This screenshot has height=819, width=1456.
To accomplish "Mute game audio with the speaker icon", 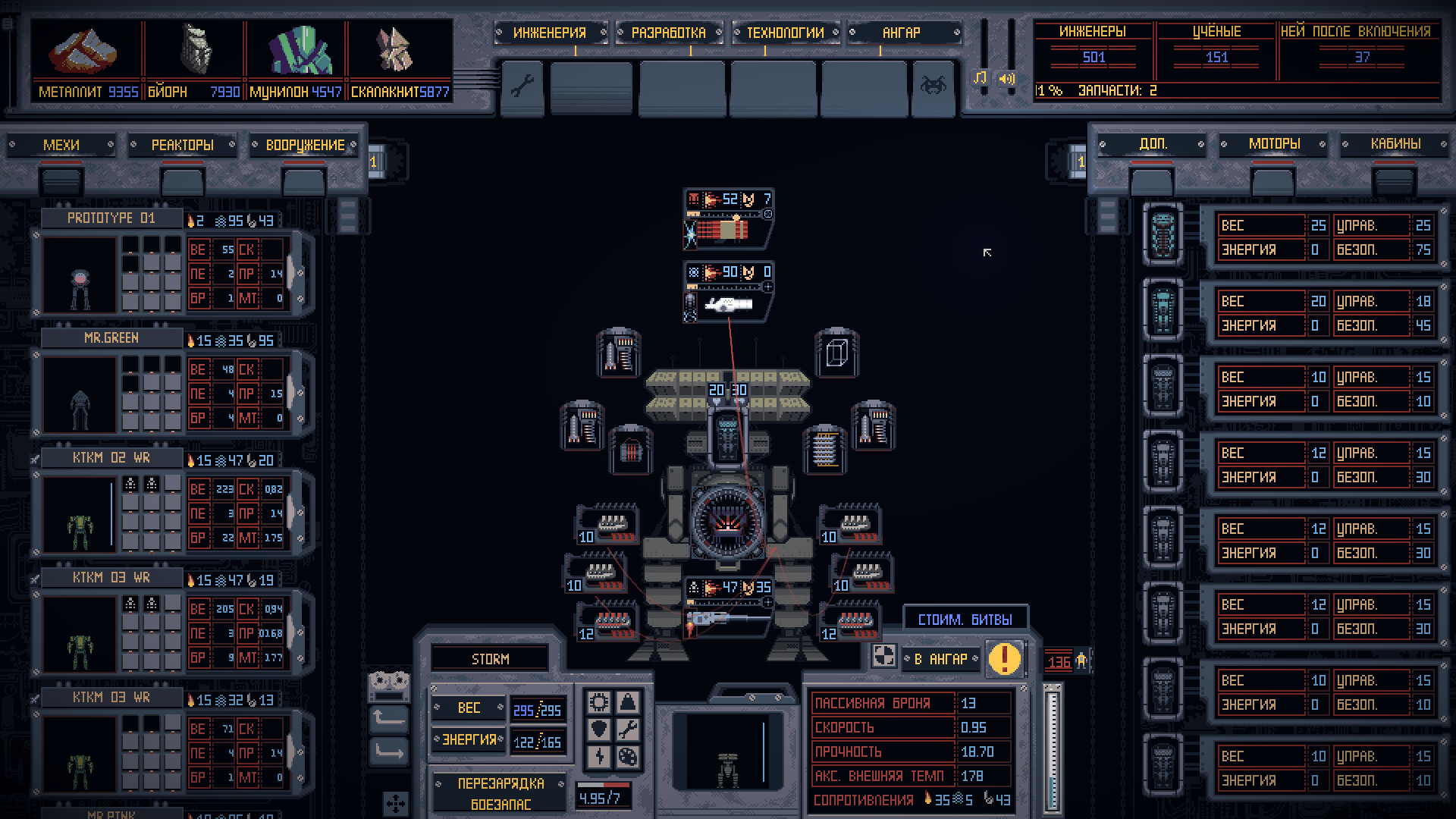I will point(1007,77).
